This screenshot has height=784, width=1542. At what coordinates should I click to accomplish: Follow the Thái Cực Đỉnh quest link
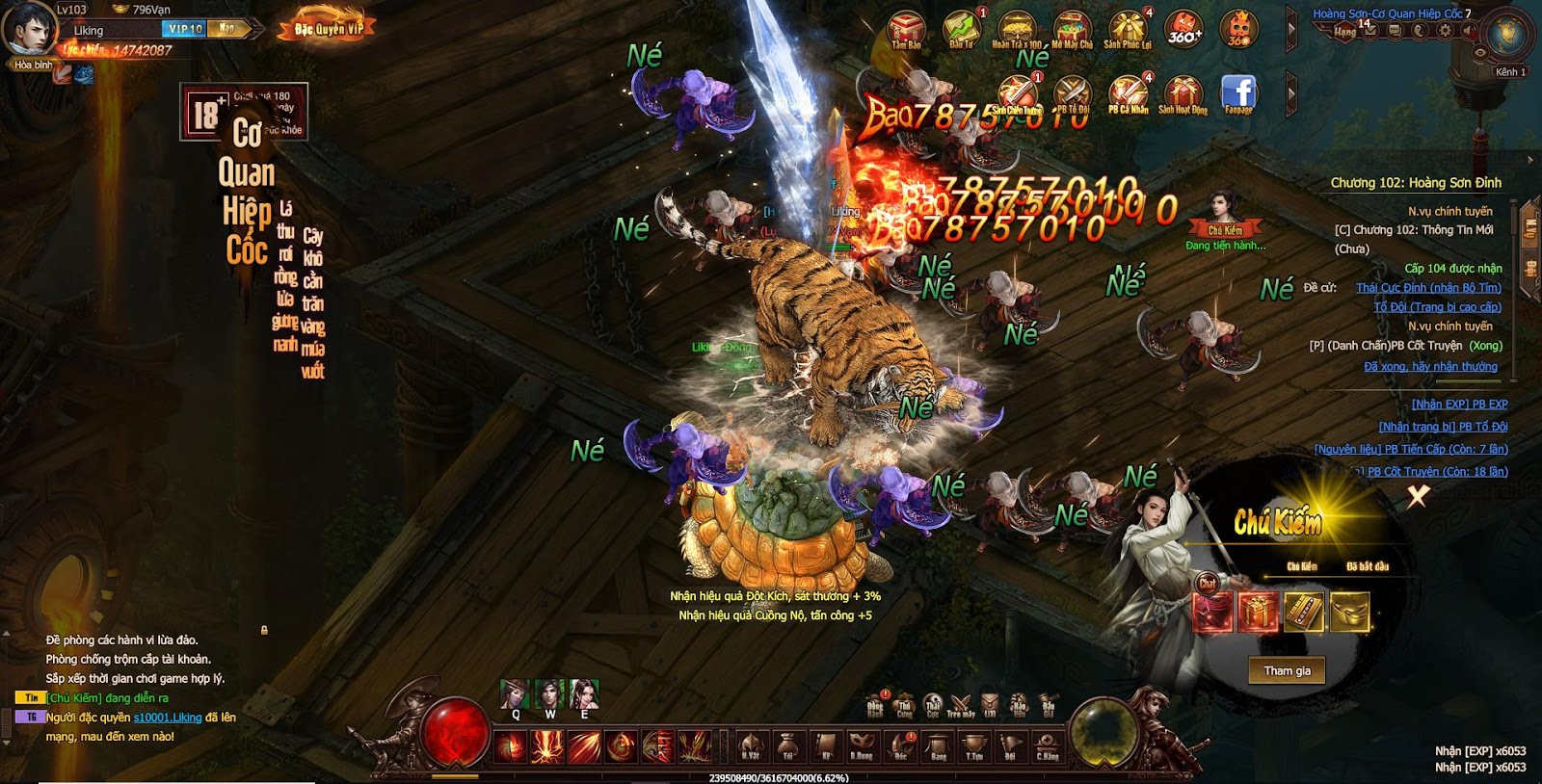tap(1428, 288)
